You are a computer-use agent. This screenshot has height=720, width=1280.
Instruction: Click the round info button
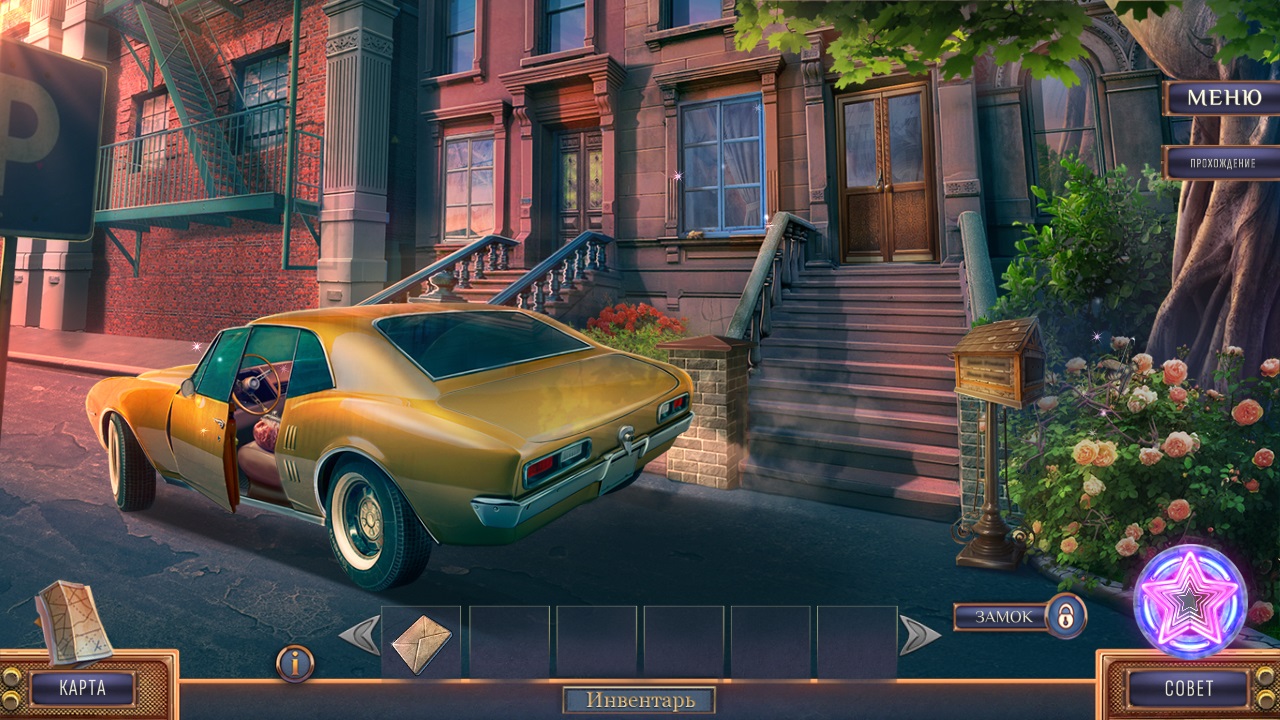[295, 663]
